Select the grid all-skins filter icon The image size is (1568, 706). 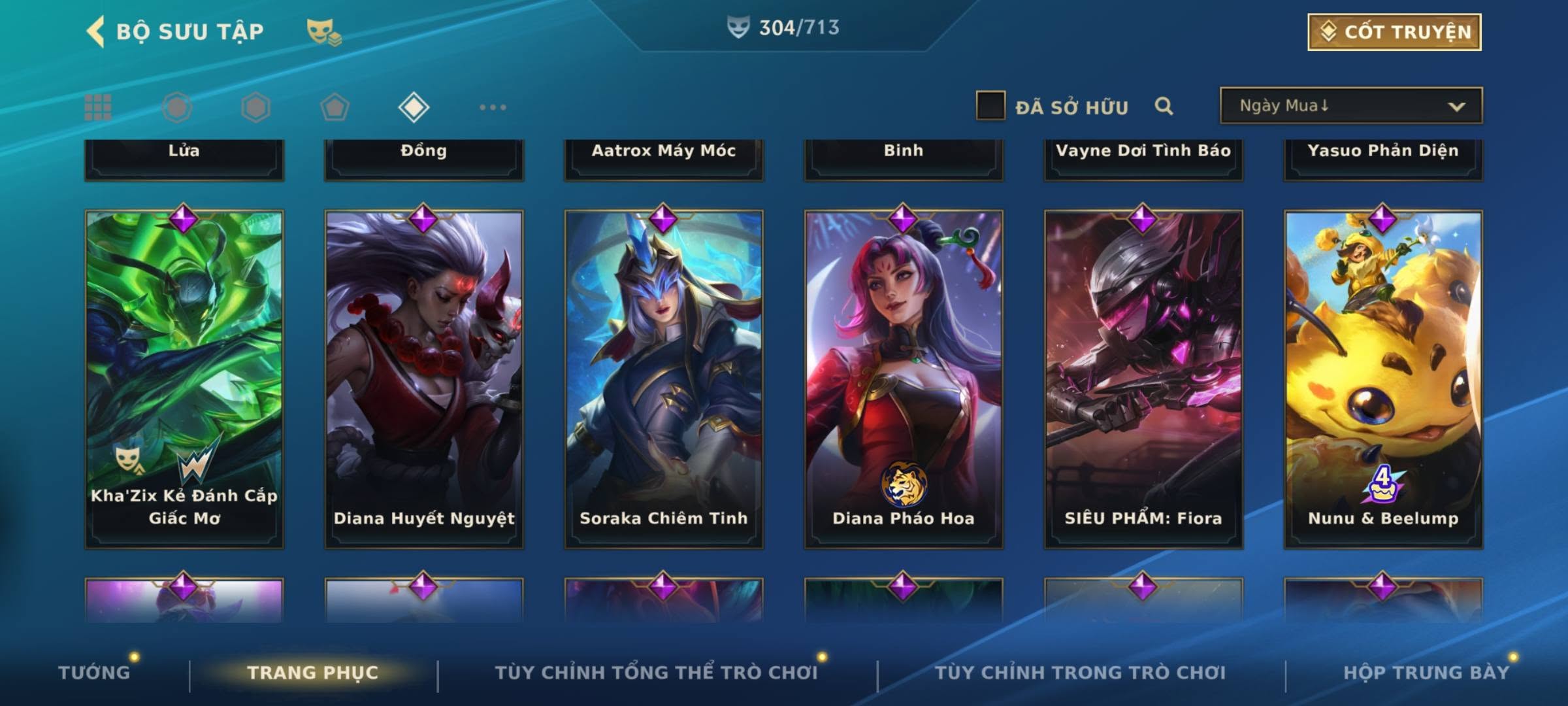[x=98, y=107]
